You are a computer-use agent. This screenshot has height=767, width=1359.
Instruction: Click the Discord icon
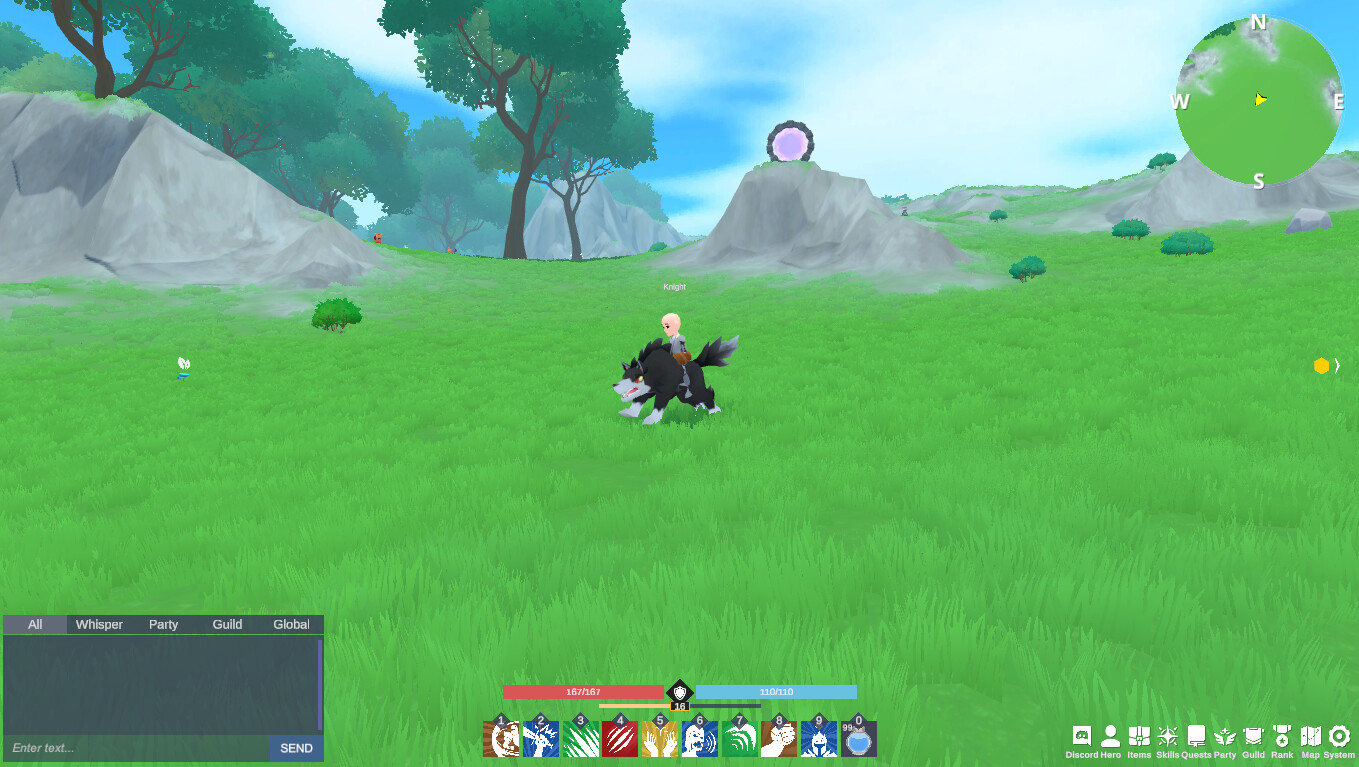(1081, 735)
